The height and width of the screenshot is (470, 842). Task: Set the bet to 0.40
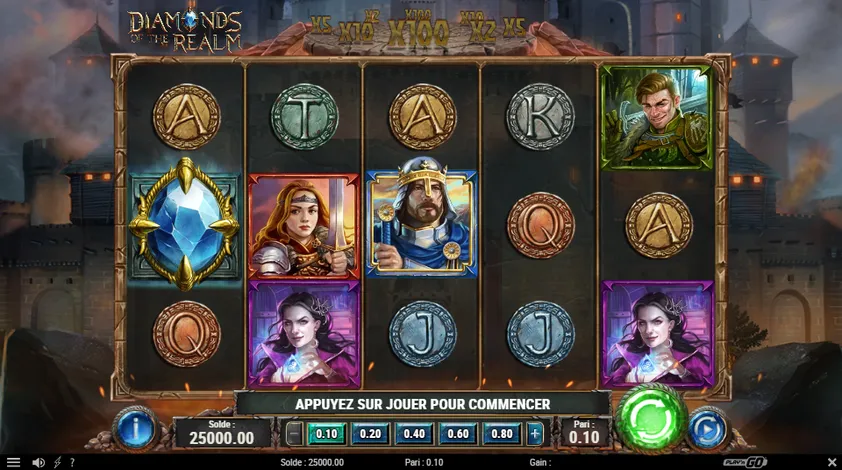coord(413,433)
